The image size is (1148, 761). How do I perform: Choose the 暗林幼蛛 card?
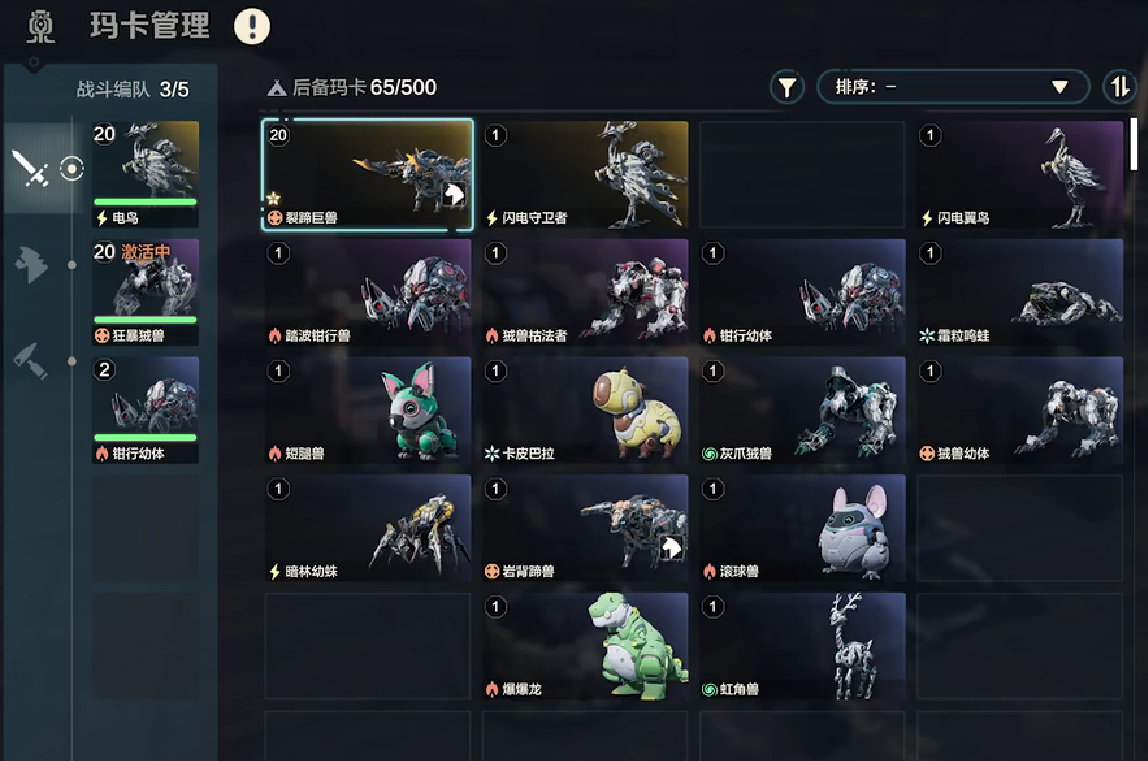[x=367, y=528]
